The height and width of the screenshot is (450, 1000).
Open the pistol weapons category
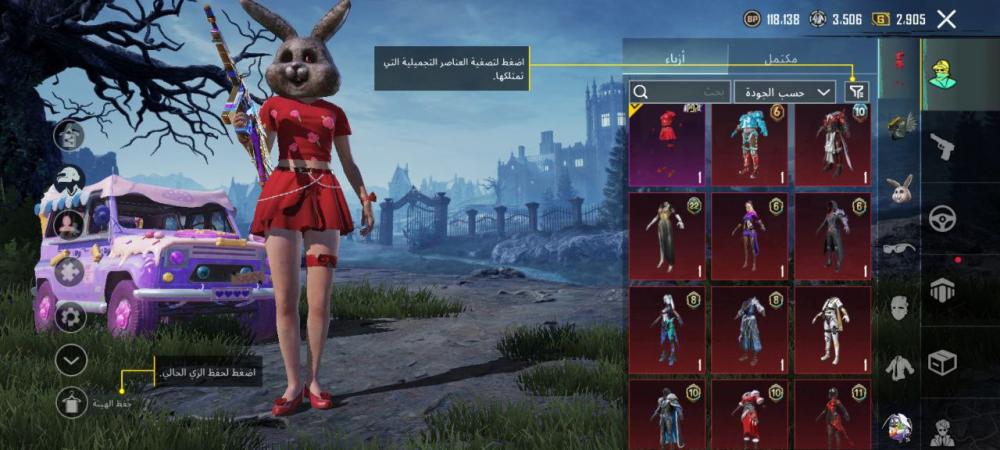coord(942,148)
